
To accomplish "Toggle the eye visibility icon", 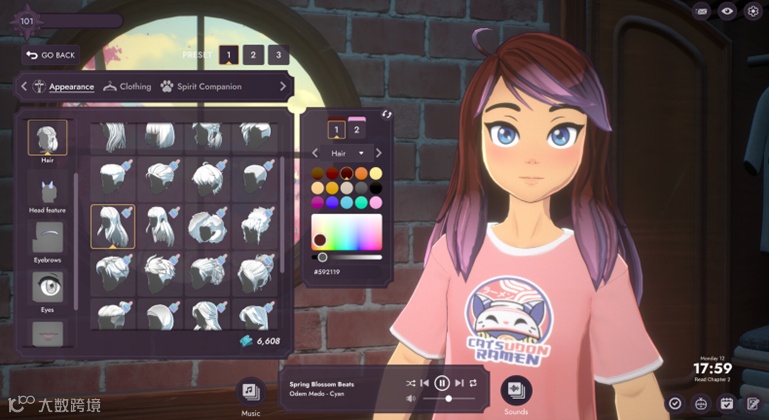I will [x=727, y=12].
